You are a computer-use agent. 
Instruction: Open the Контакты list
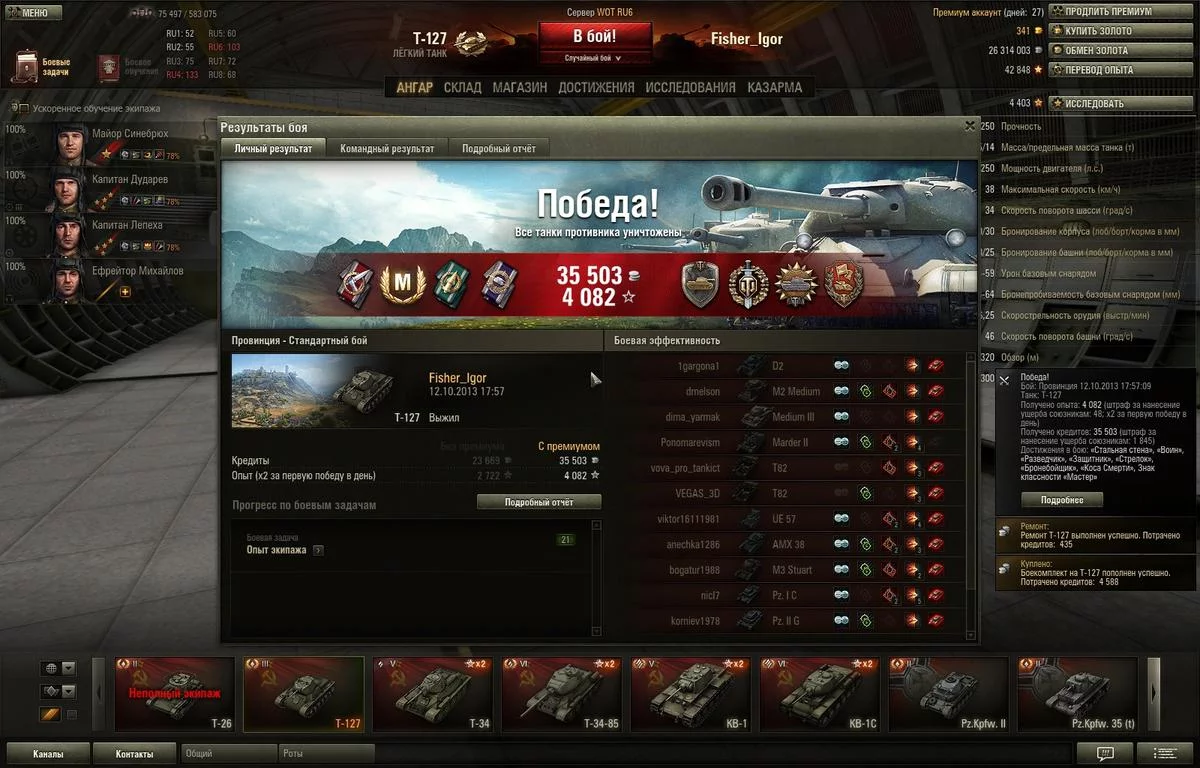134,754
